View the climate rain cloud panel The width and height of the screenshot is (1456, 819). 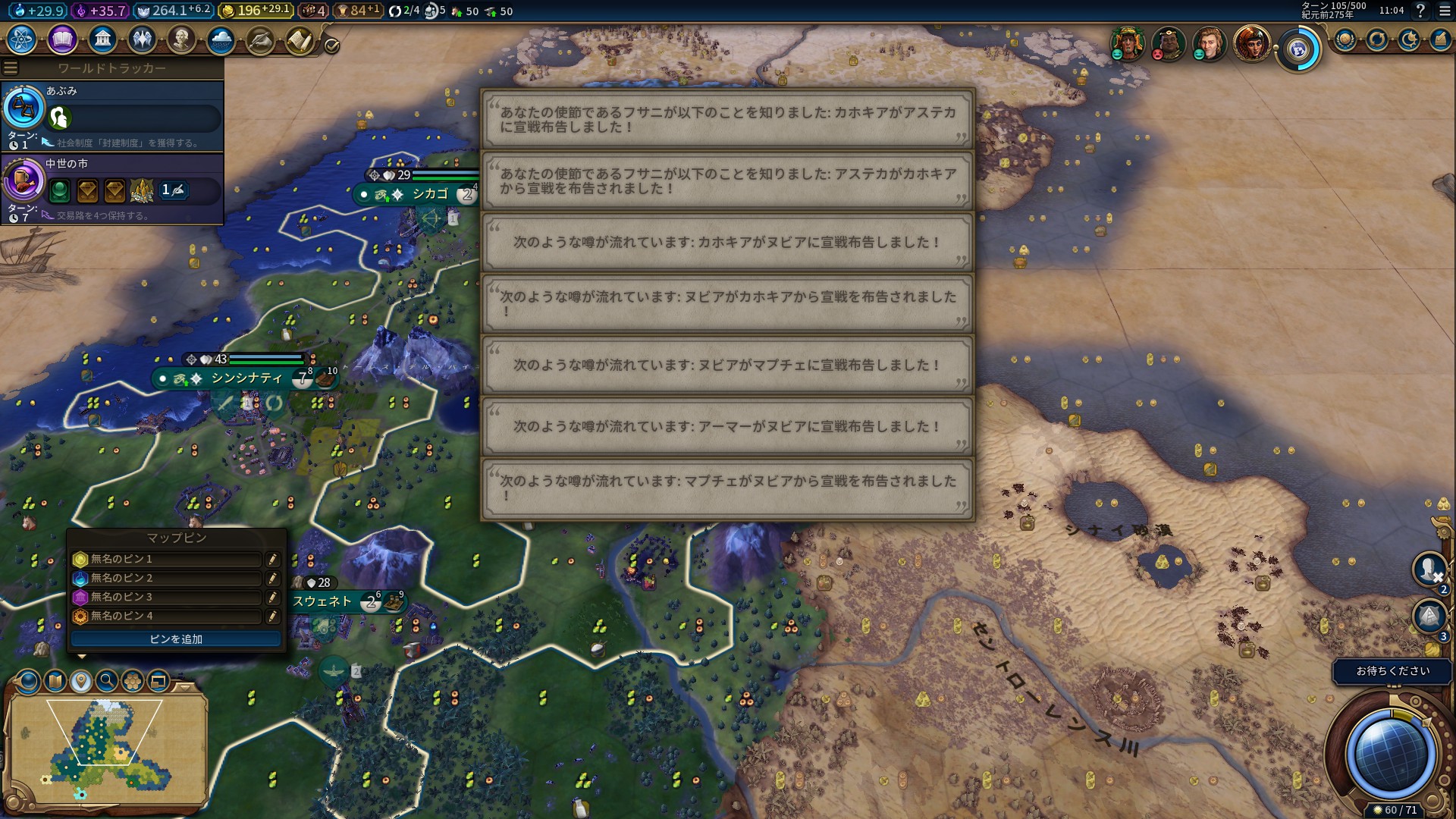tap(221, 39)
